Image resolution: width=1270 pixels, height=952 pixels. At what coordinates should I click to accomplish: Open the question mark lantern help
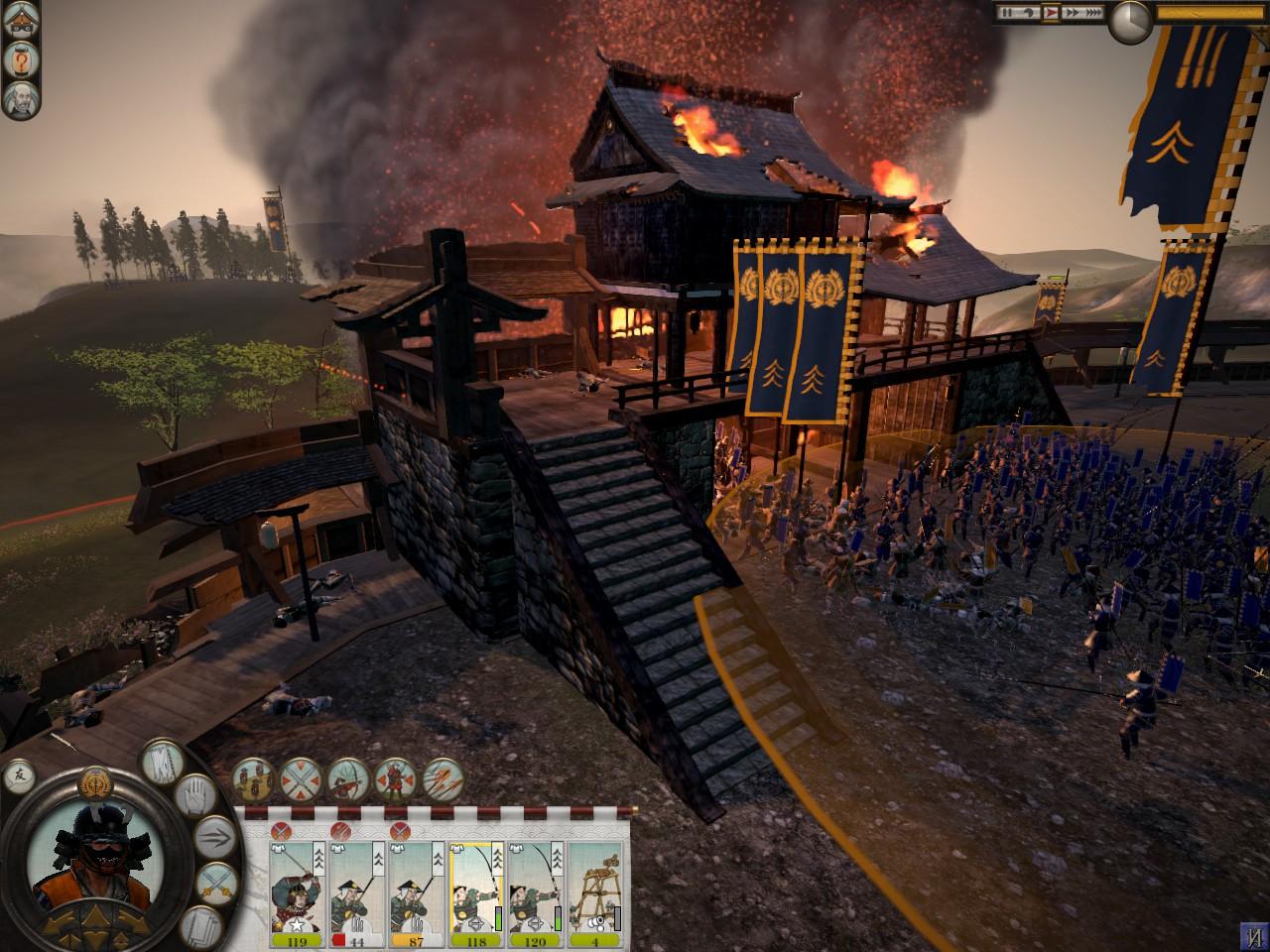pyautogui.click(x=19, y=61)
